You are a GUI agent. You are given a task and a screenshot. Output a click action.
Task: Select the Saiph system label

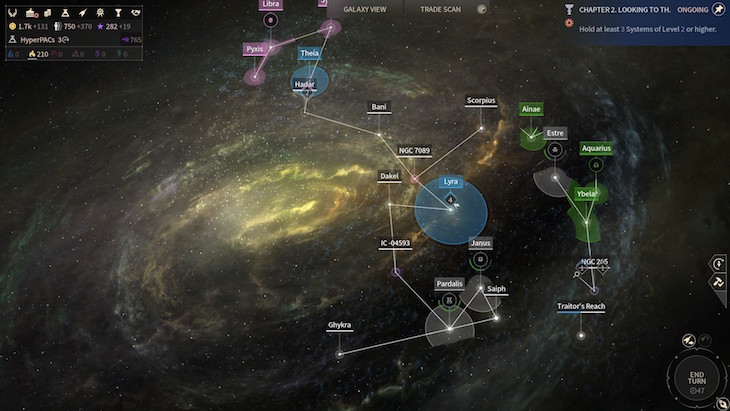coord(497,290)
